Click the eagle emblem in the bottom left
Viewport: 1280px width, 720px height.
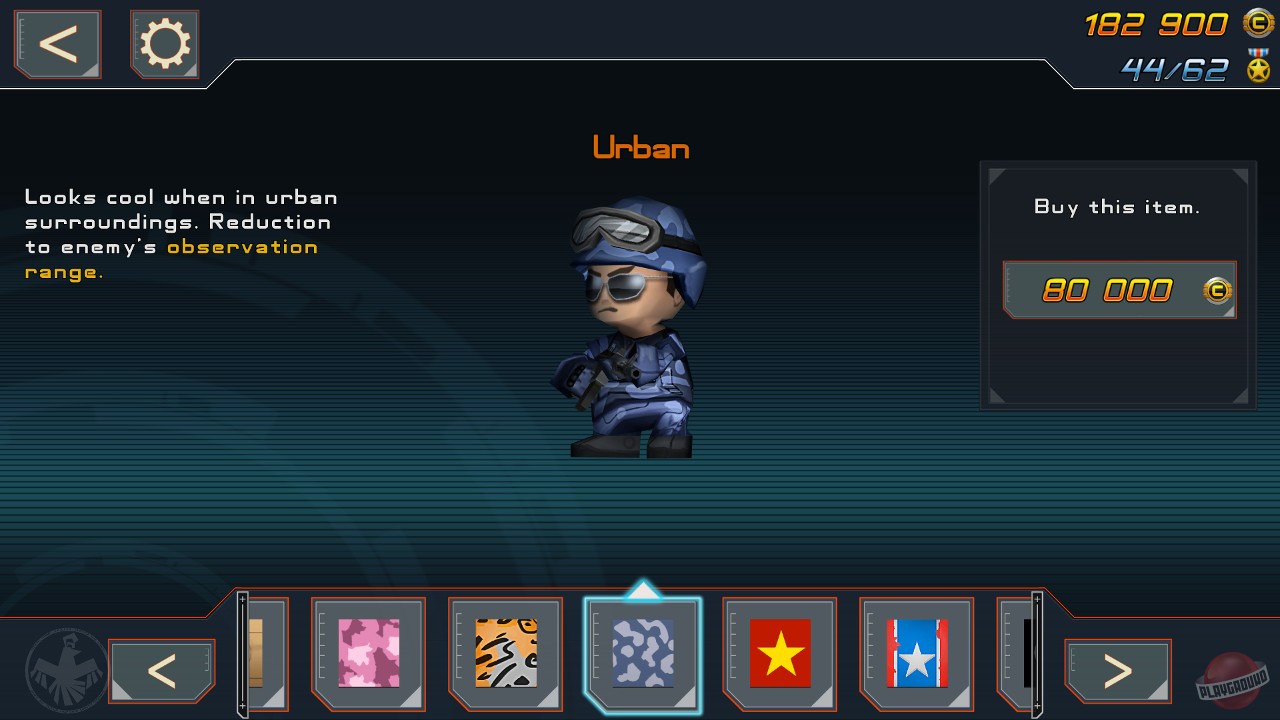click(63, 670)
